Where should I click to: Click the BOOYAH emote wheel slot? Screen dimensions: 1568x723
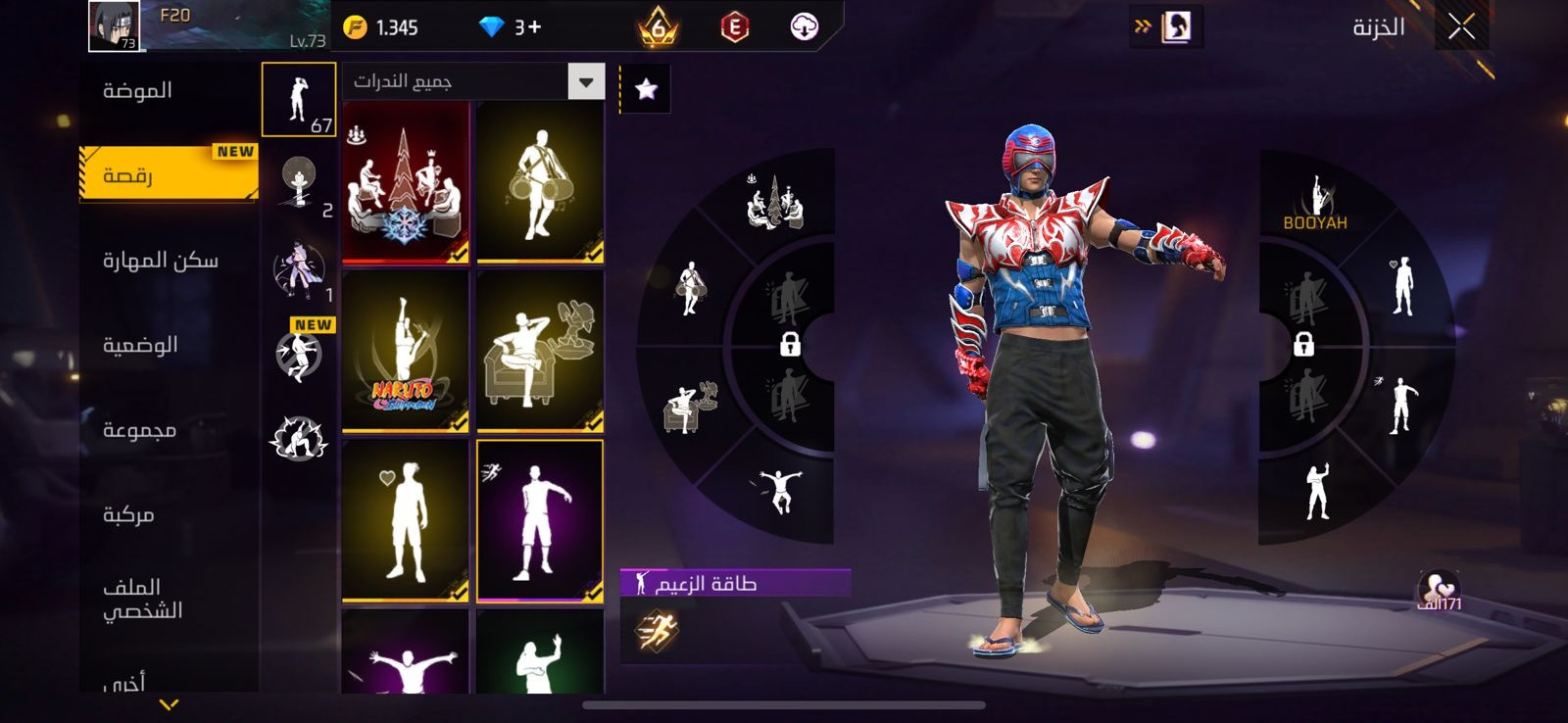tap(1315, 204)
